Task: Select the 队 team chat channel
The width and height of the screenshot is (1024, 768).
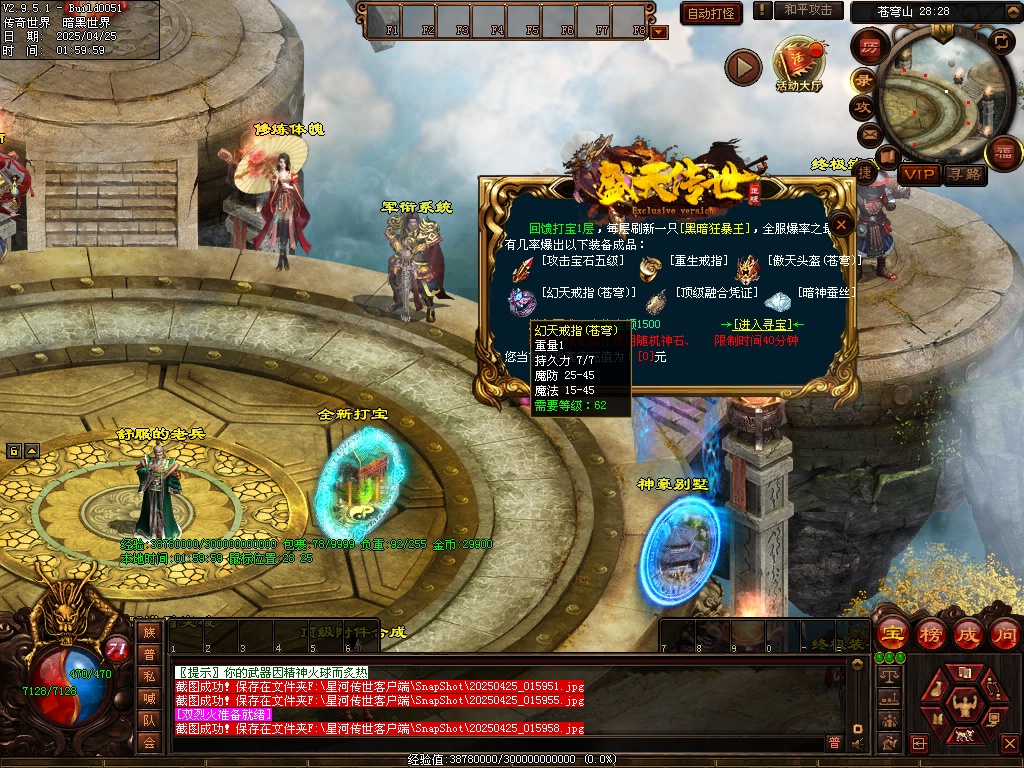Action: [x=149, y=720]
